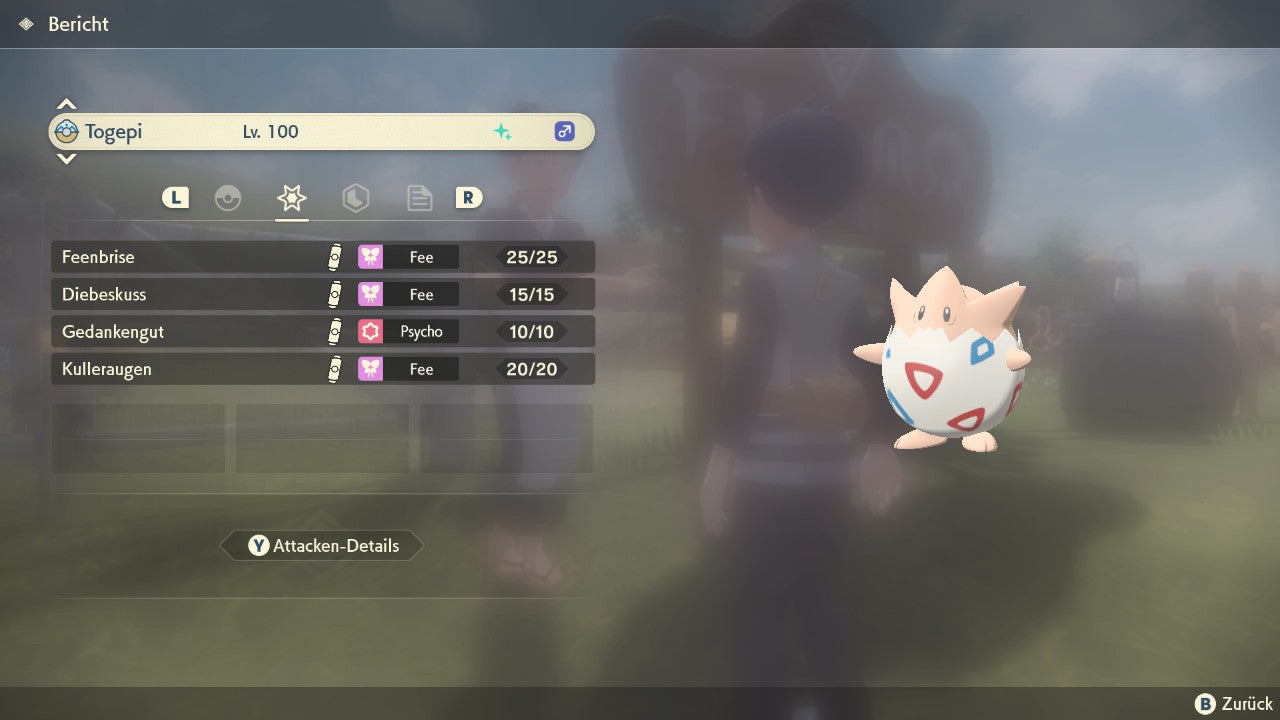
Task: Click the up arrow above Togepi's name
Action: [66, 104]
